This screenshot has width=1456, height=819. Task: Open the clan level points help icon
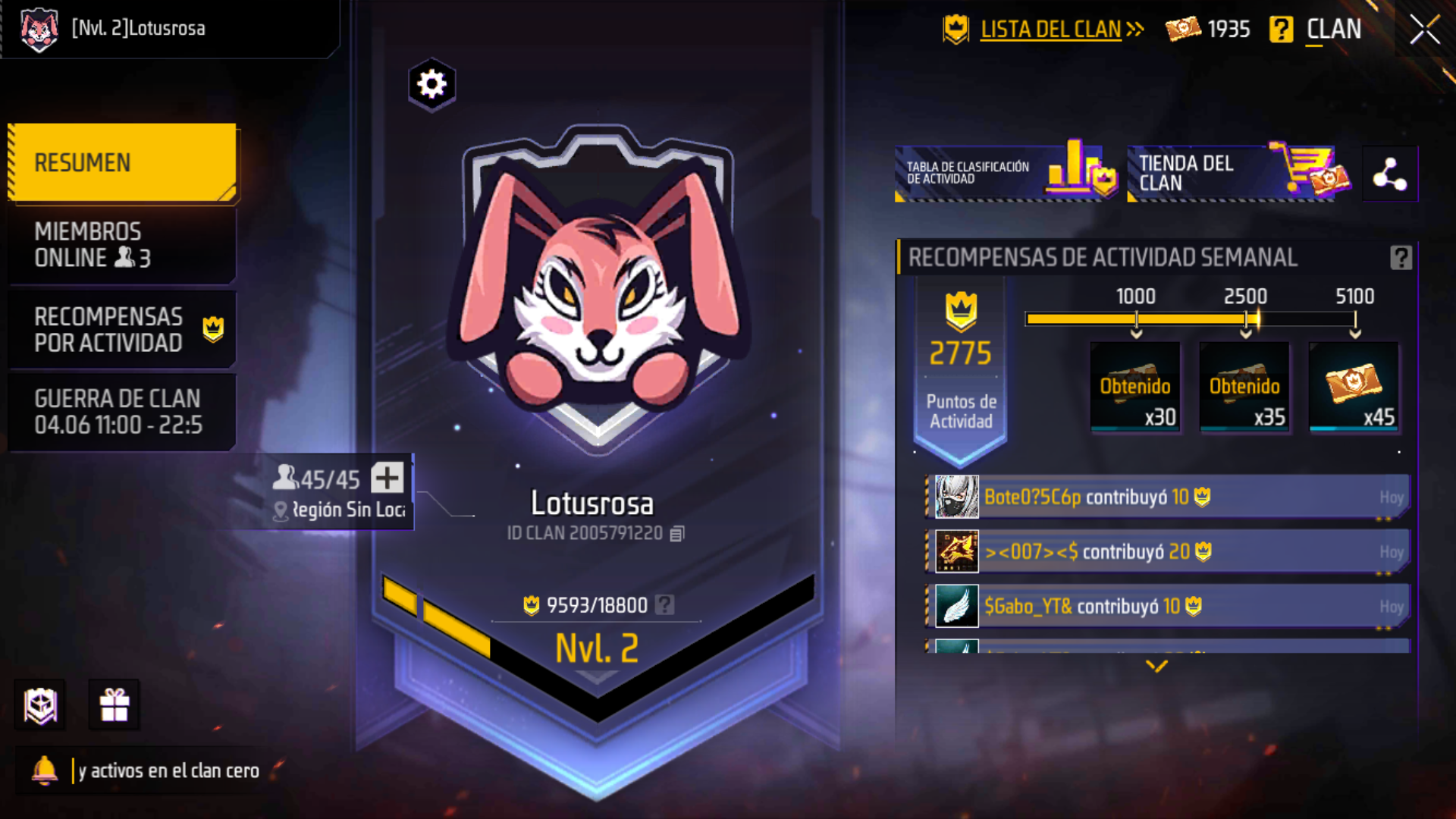665,604
